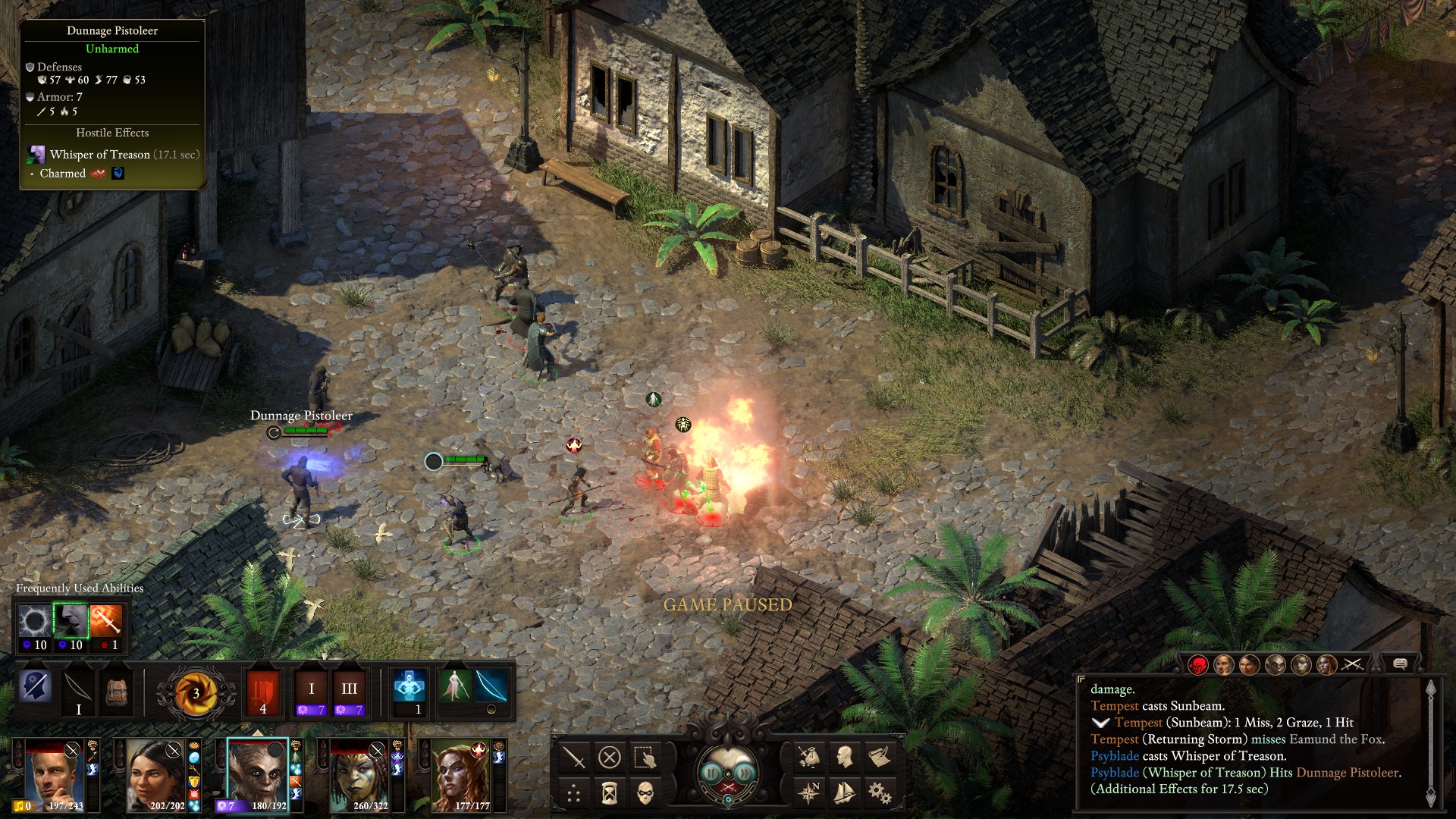Image resolution: width=1456 pixels, height=819 pixels.
Task: Open the options gears button
Action: click(880, 793)
